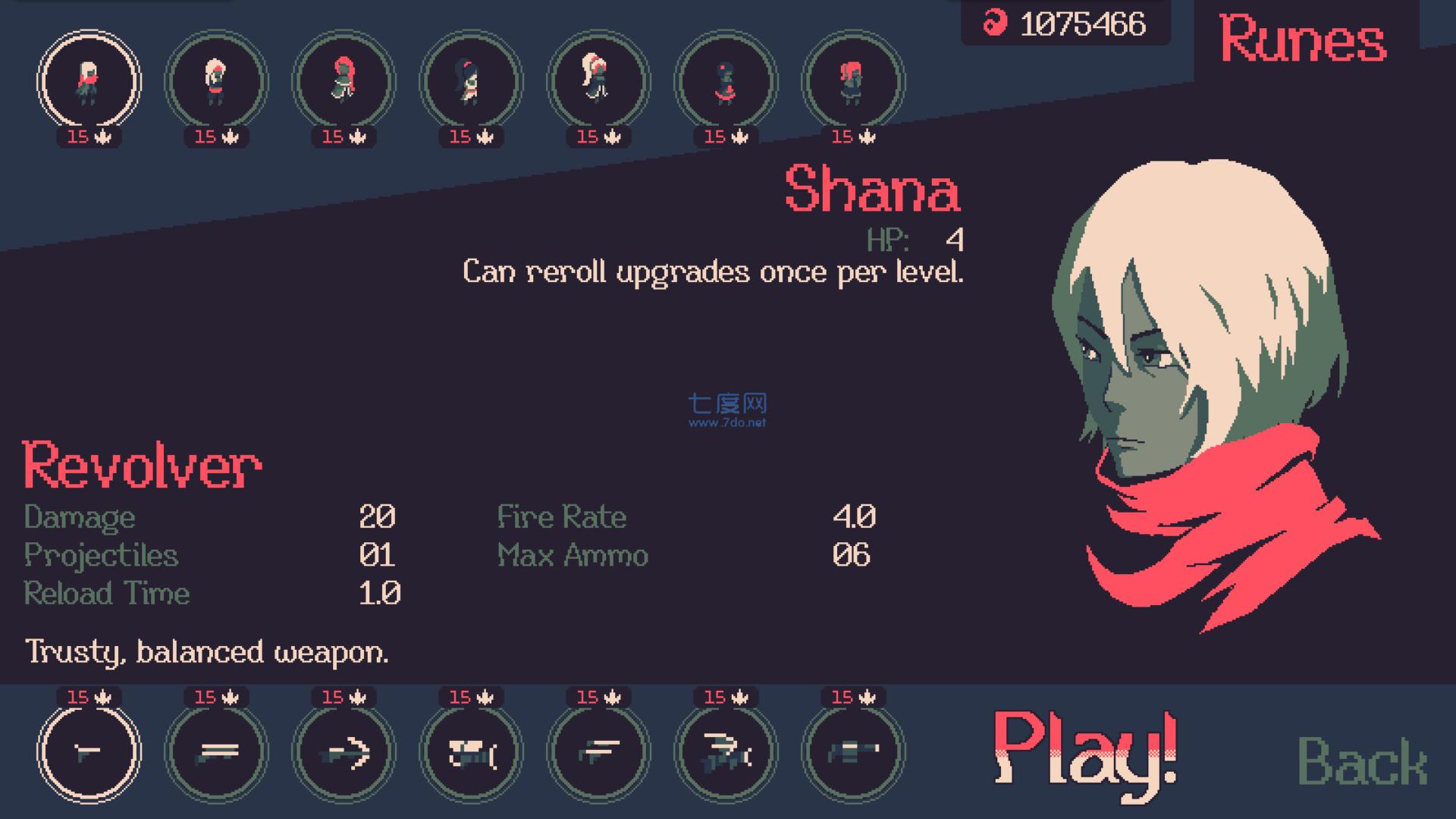This screenshot has width=1456, height=819.
Task: Select Shana's character portrait
Action: pos(89,83)
